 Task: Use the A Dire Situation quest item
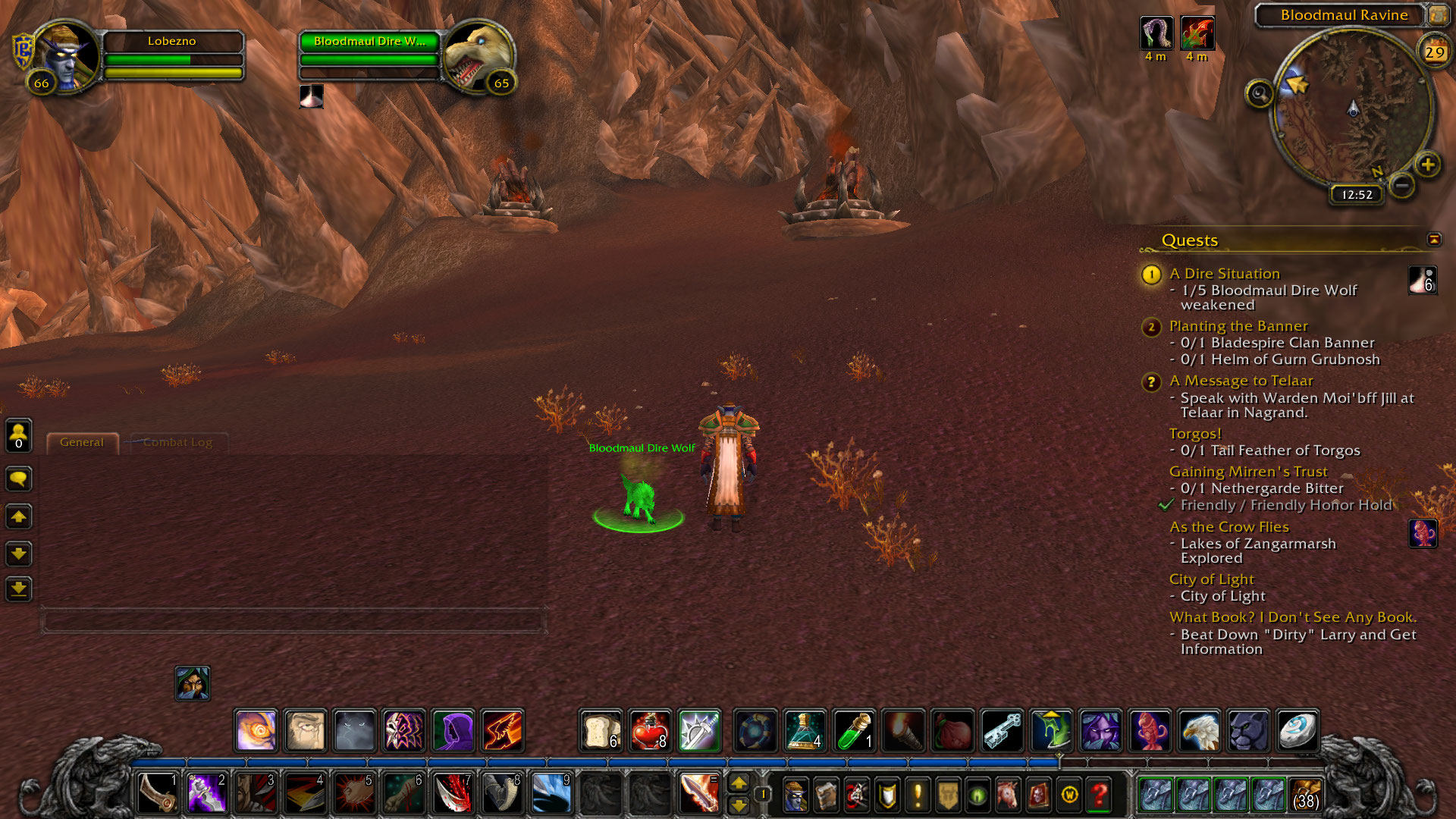click(1422, 281)
